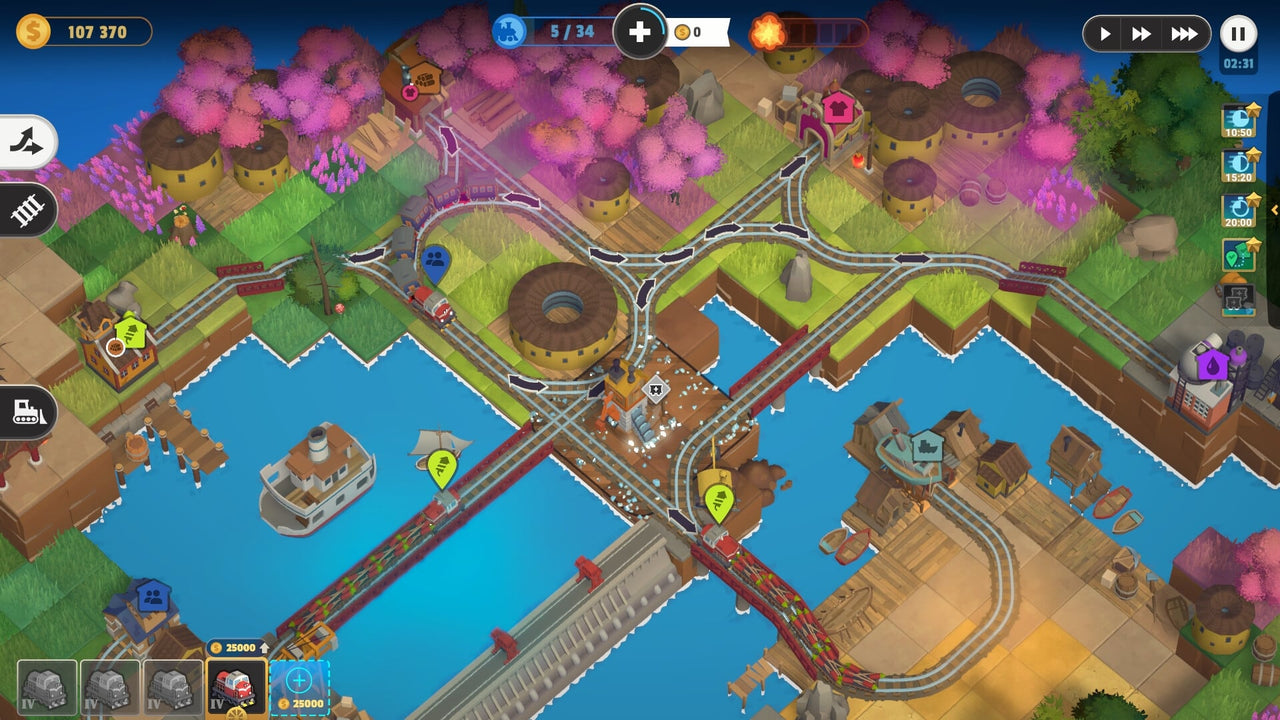Viewport: 1280px width, 720px height.
Task: Click the coin counter at top center
Action: [x=690, y=33]
